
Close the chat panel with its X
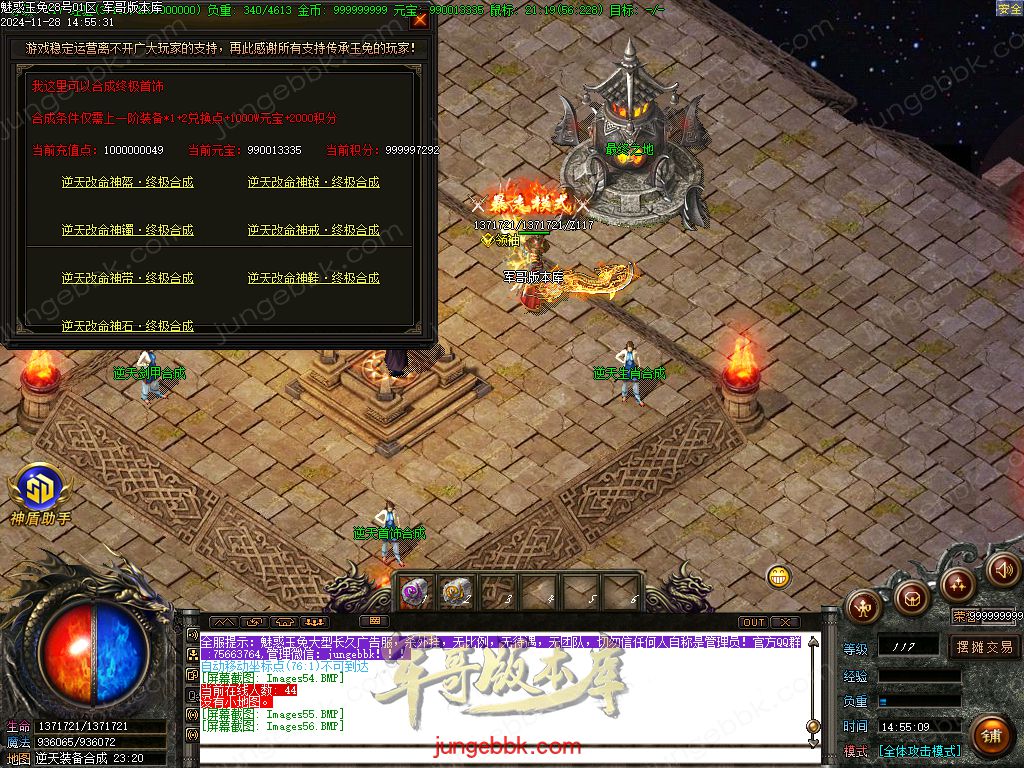coord(785,622)
